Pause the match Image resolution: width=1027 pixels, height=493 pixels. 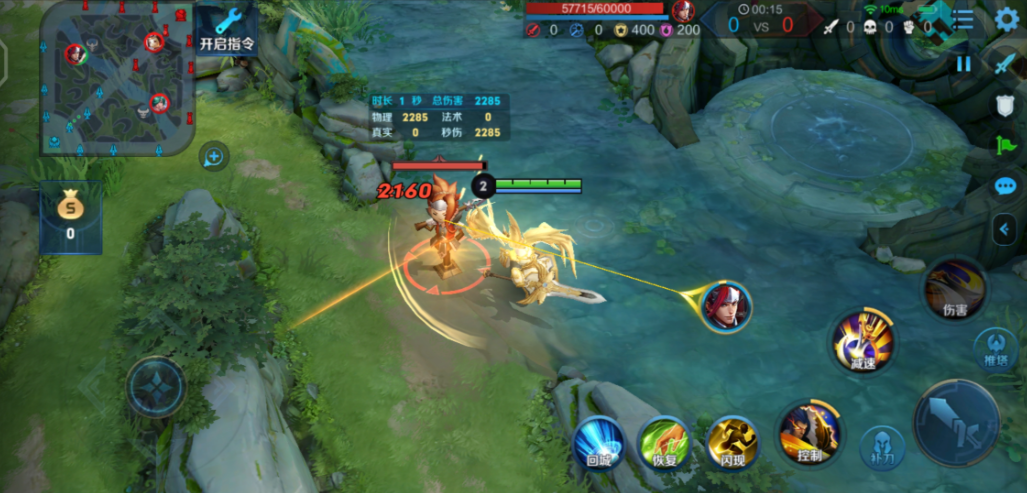963,63
